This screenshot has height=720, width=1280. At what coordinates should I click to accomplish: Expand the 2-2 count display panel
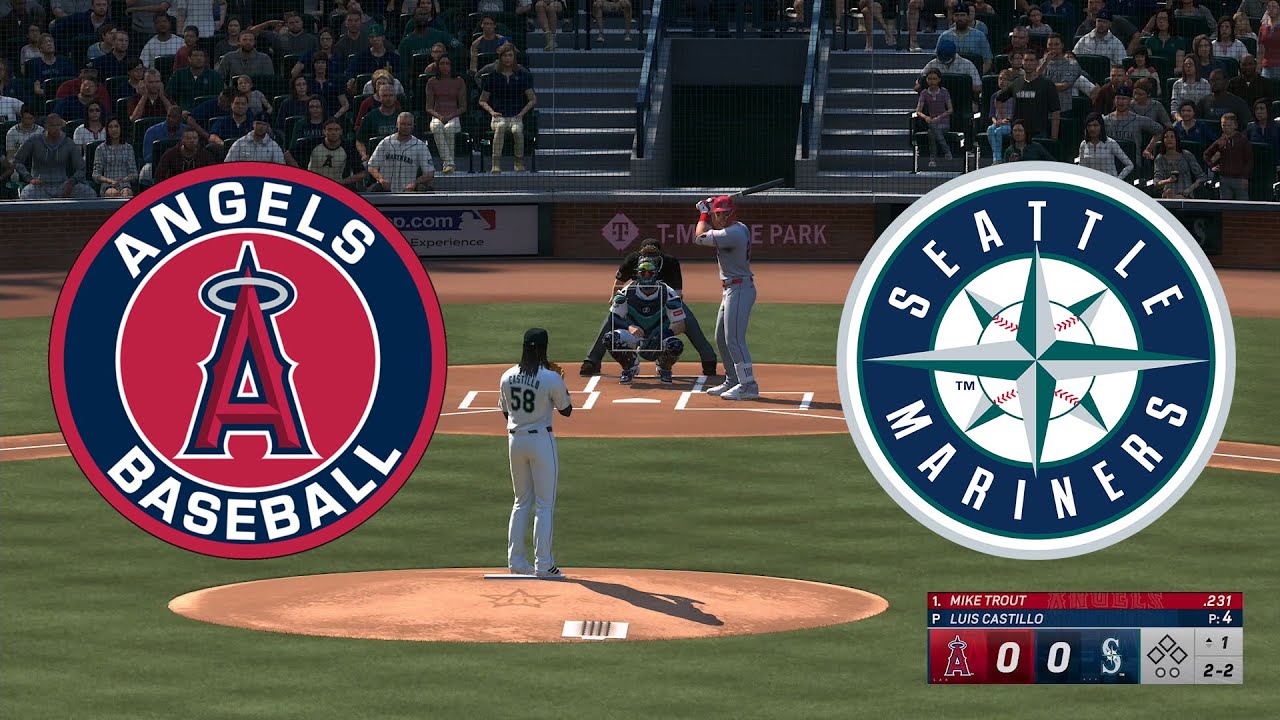tap(1218, 670)
